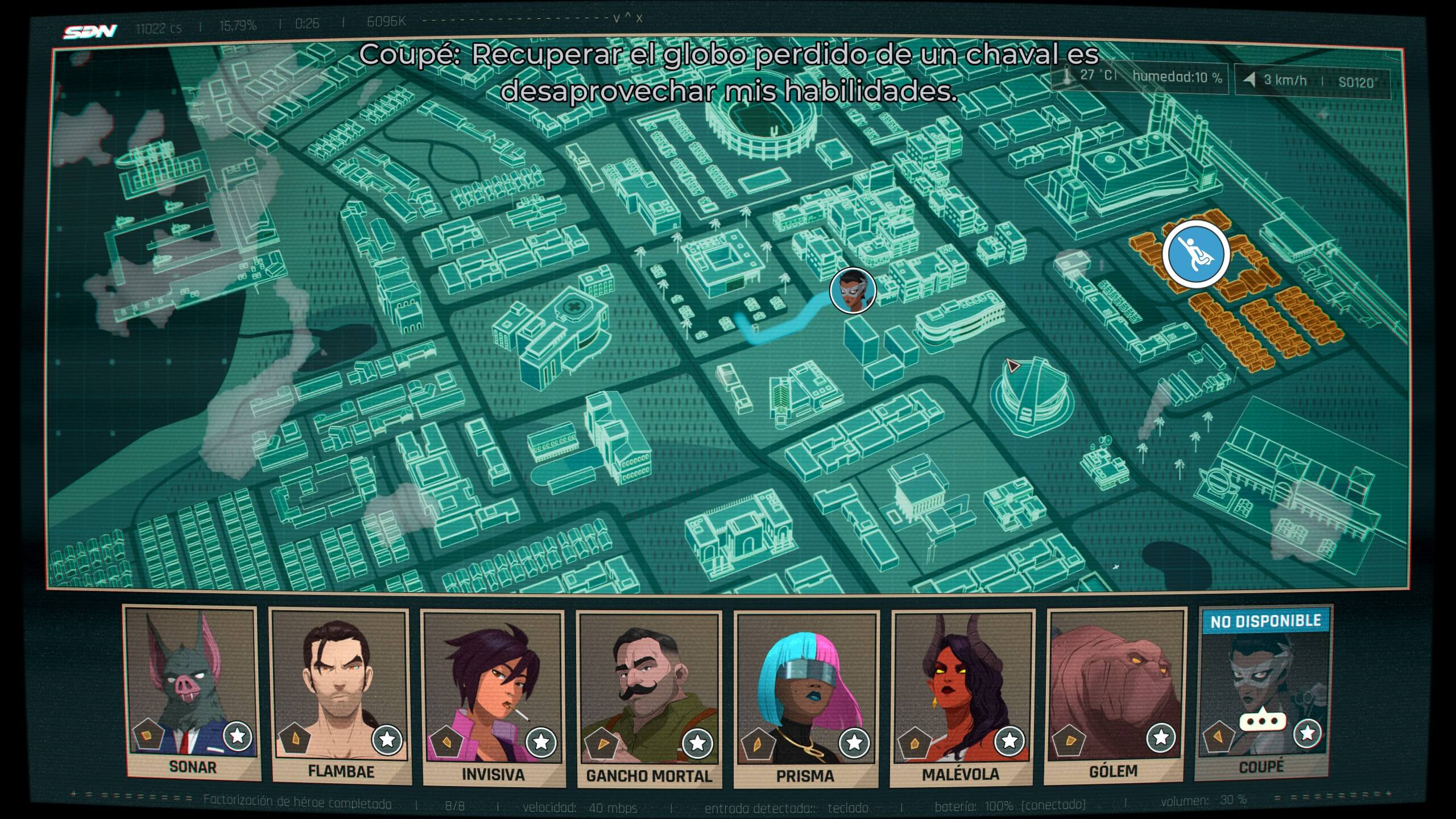Screen dimensions: 1456x819
Task: Open the blue flying-hero mission marker
Action: [x=1196, y=254]
